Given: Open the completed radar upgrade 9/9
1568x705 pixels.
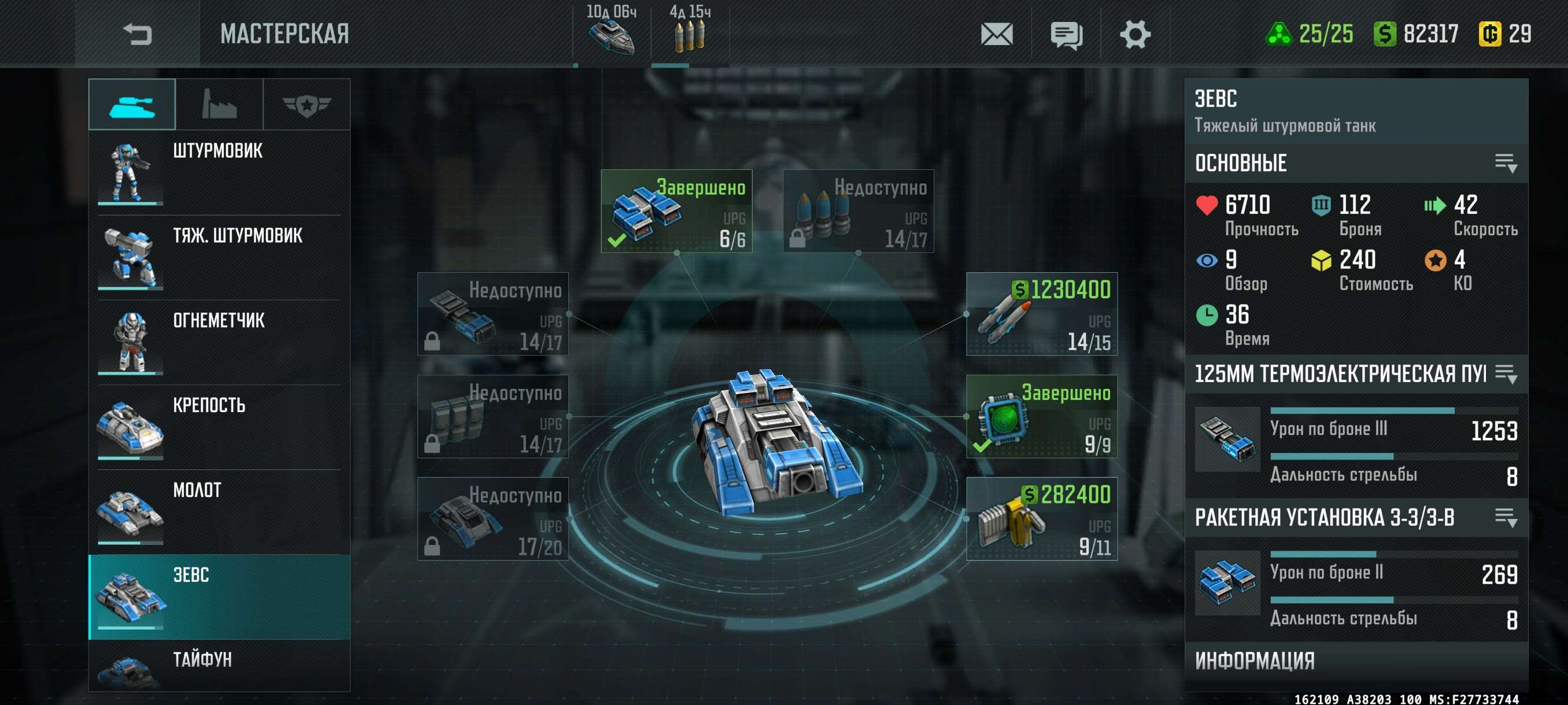Looking at the screenshot, I should [x=1041, y=417].
